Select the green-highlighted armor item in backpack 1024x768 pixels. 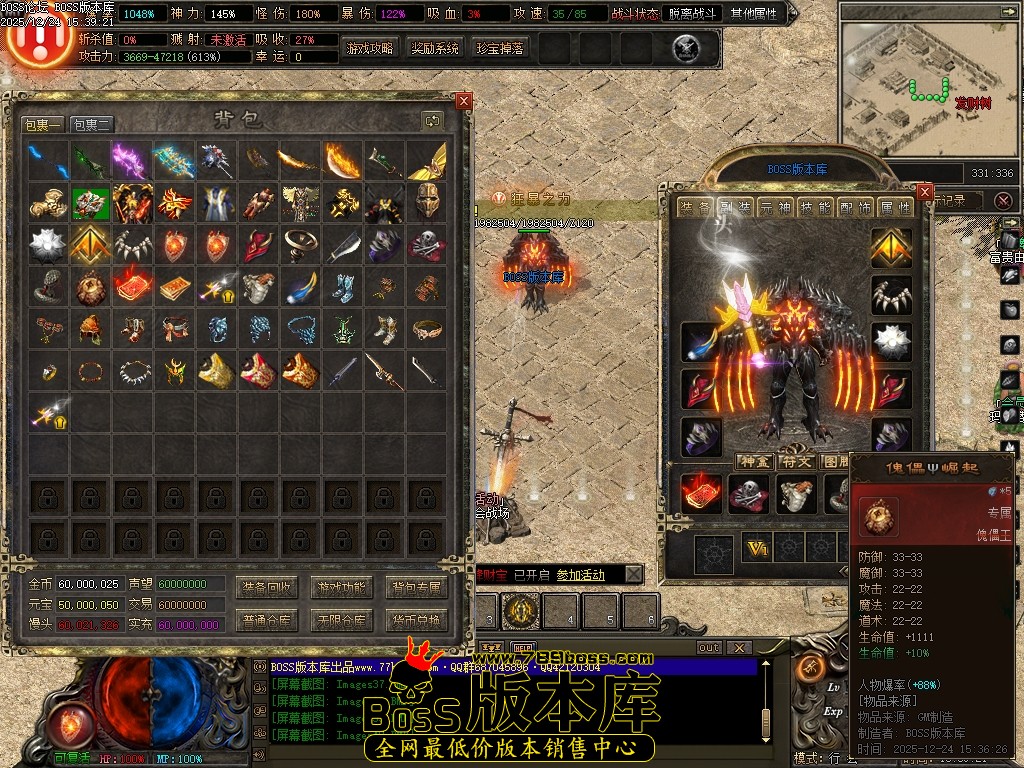pos(91,202)
